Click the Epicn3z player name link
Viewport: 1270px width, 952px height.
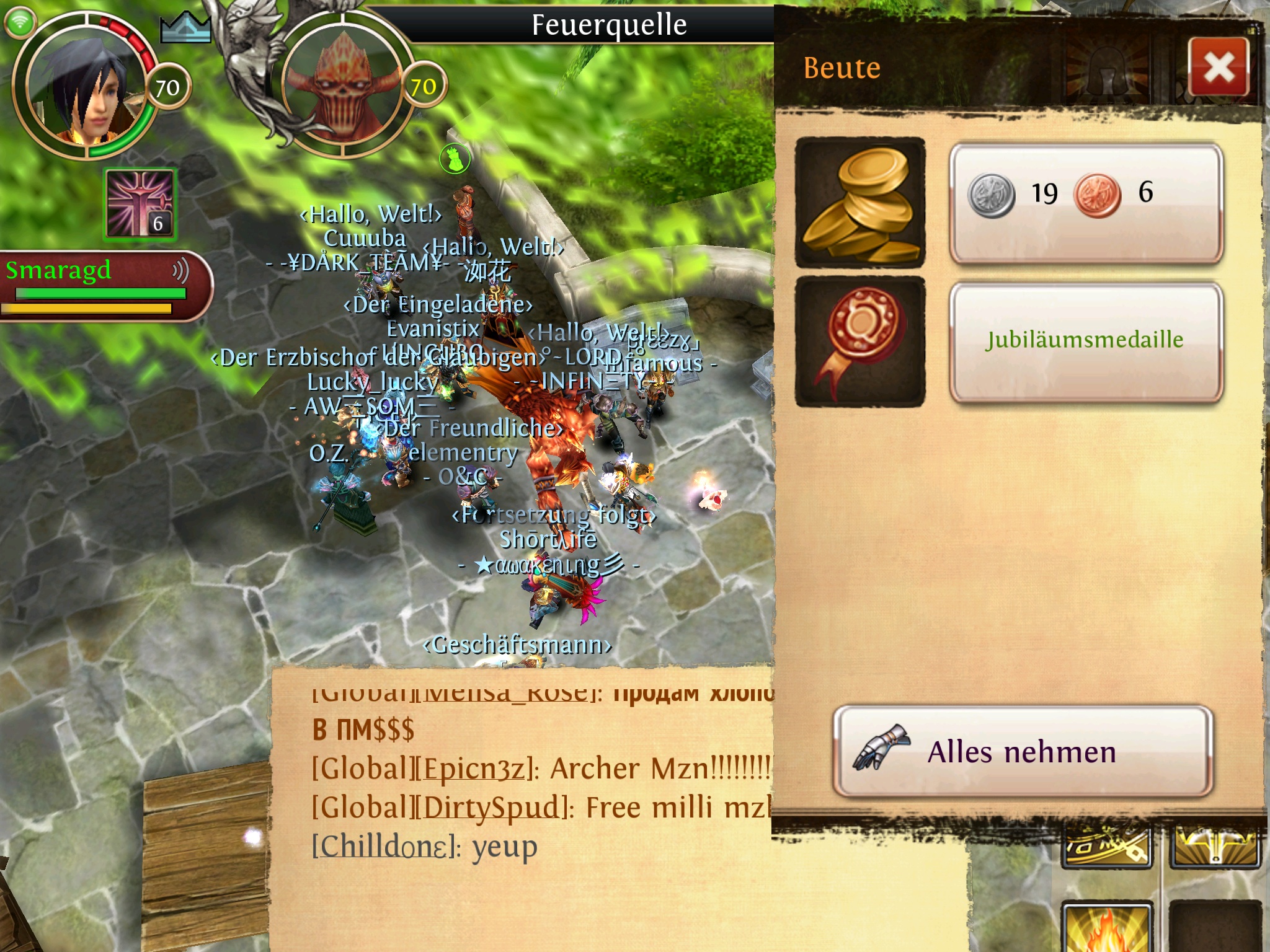pos(475,769)
